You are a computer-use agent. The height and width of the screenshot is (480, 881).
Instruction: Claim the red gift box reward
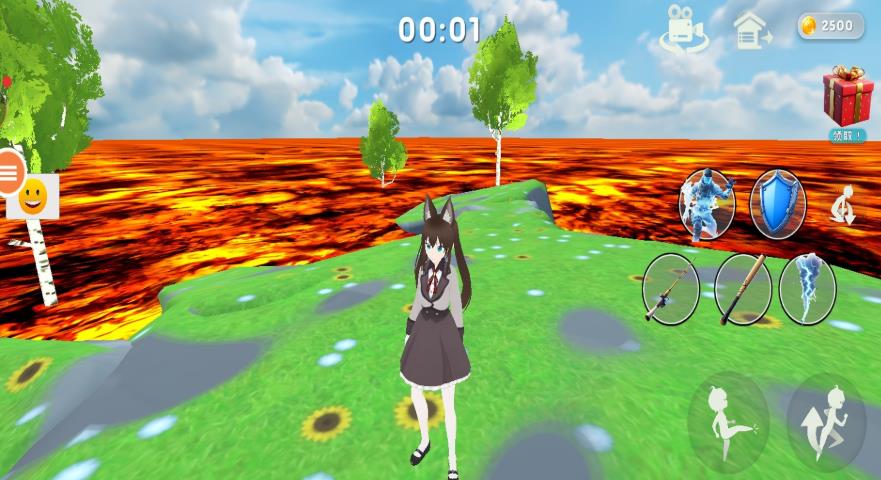click(x=847, y=97)
